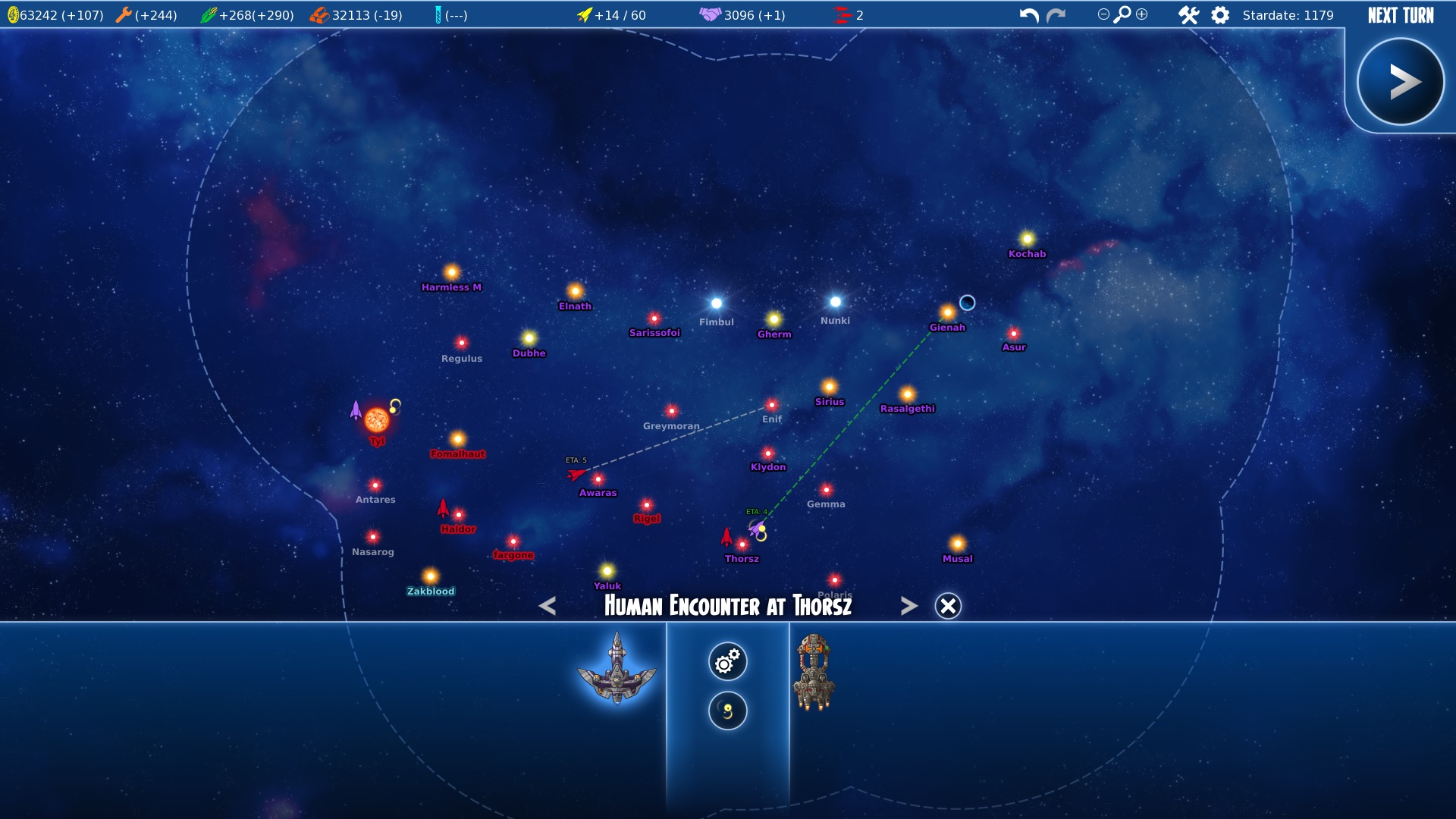Image resolution: width=1456 pixels, height=819 pixels.
Task: Zoom out the galaxy map
Action: [x=1103, y=14]
